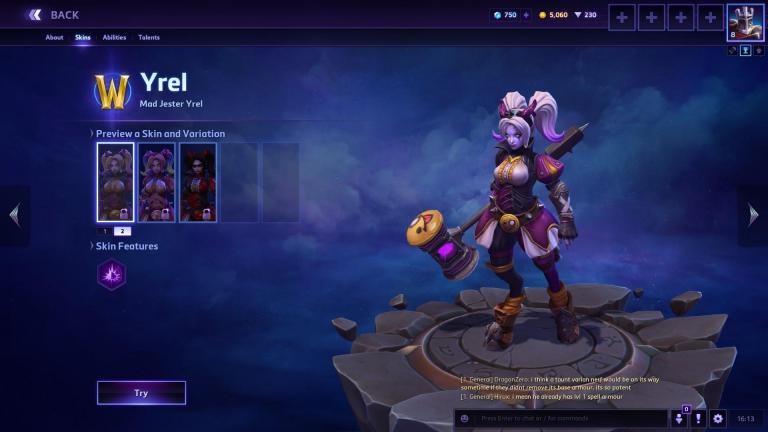The image size is (768, 432).
Task: Open the emoji picker in chat
Action: (x=465, y=418)
